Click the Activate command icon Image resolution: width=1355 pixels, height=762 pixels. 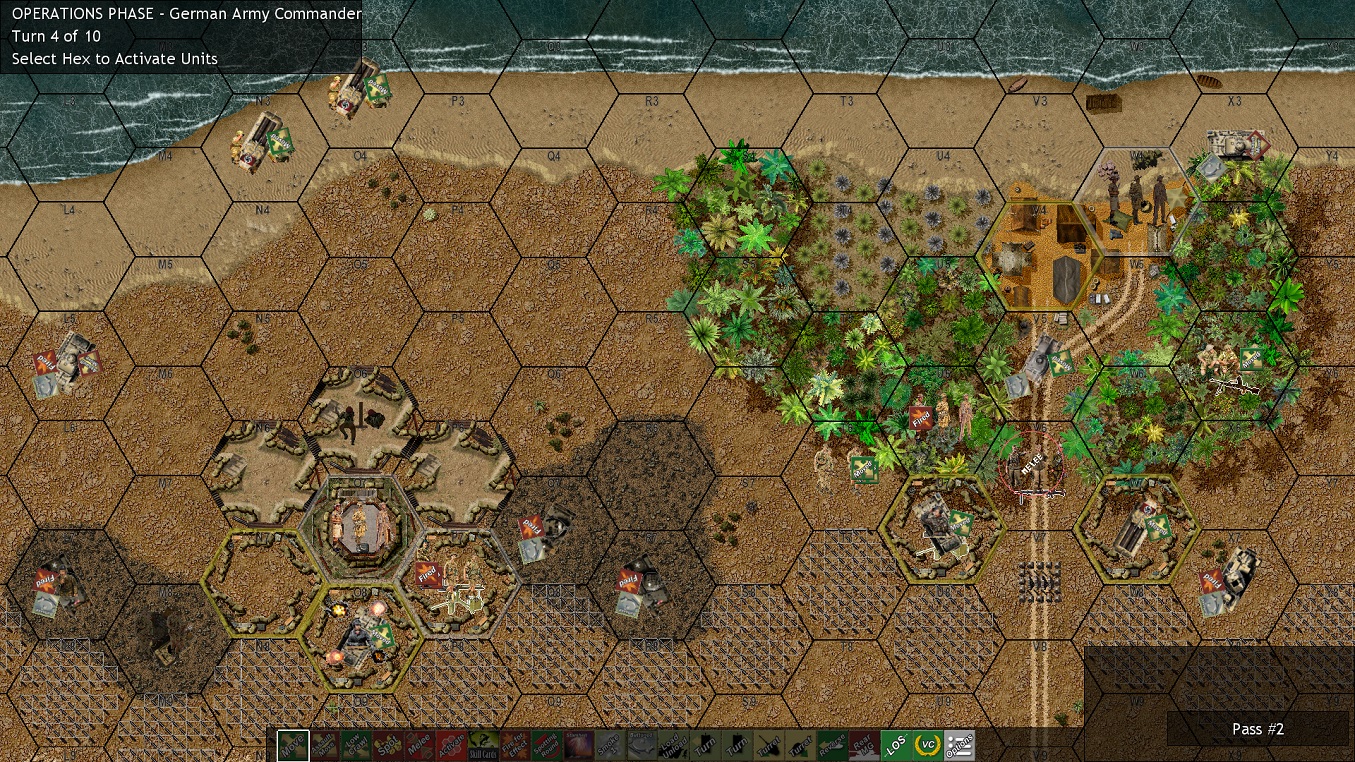pyautogui.click(x=453, y=744)
